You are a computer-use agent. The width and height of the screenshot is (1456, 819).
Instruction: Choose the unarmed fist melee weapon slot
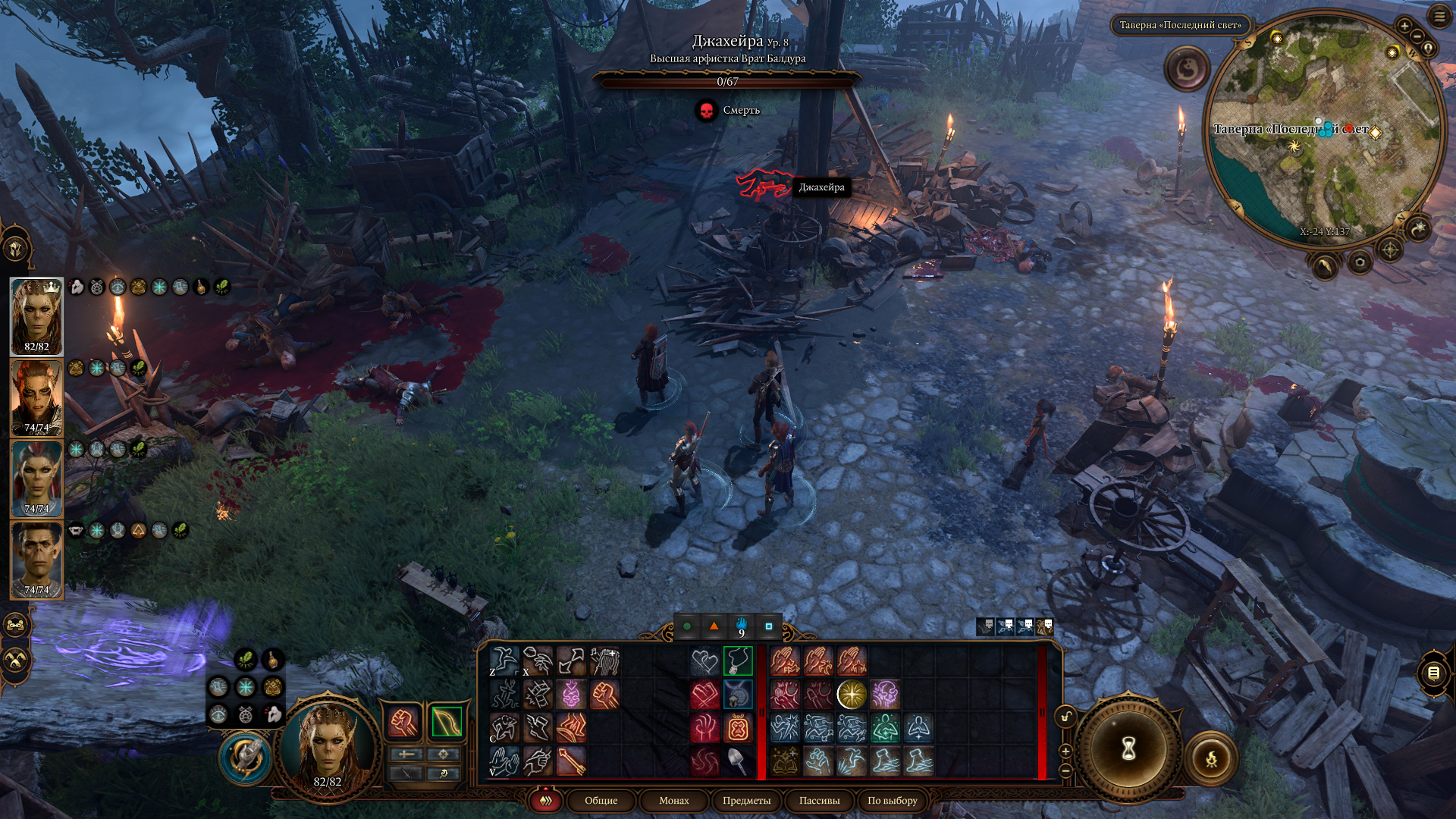pyautogui.click(x=404, y=722)
